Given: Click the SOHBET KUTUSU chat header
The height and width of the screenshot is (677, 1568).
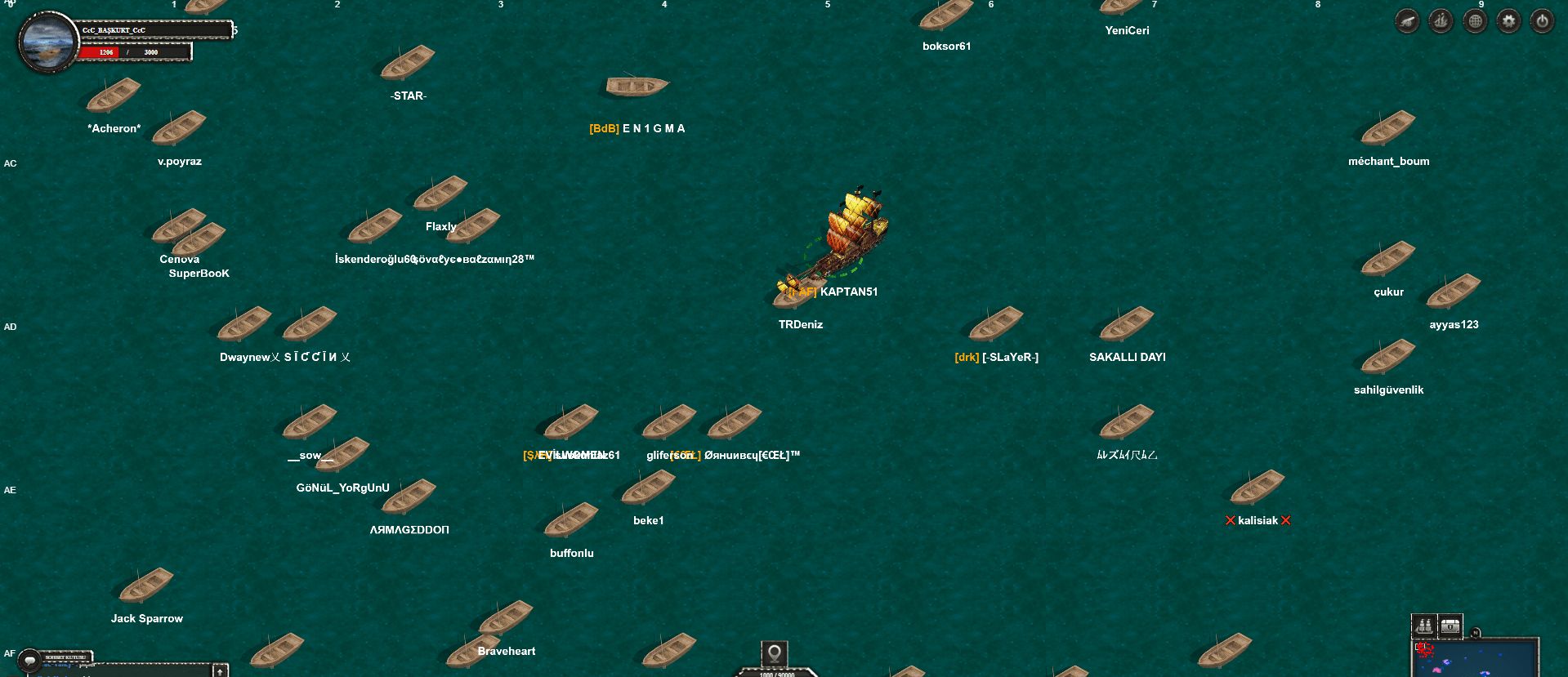Looking at the screenshot, I should [65, 657].
